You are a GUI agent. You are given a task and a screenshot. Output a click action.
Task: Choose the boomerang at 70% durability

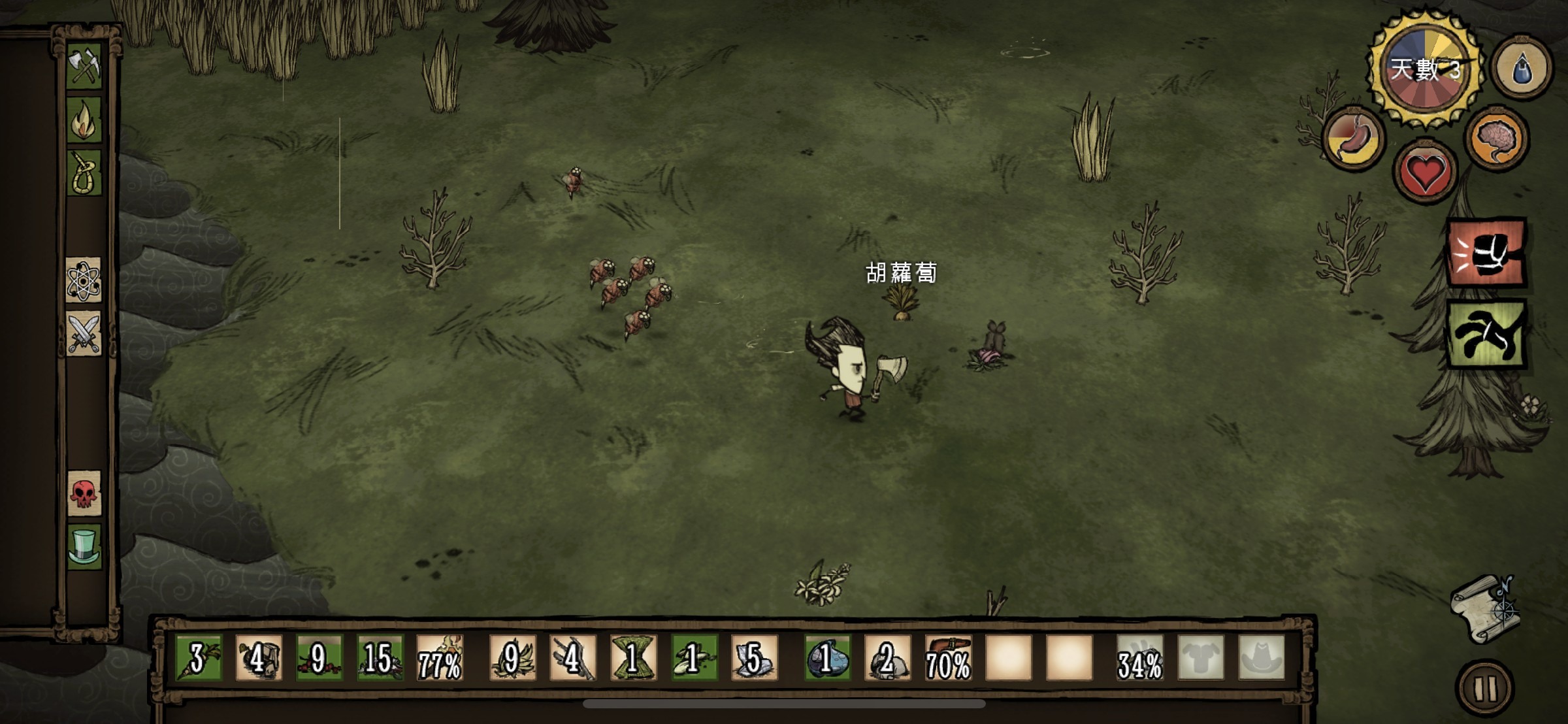pos(948,657)
